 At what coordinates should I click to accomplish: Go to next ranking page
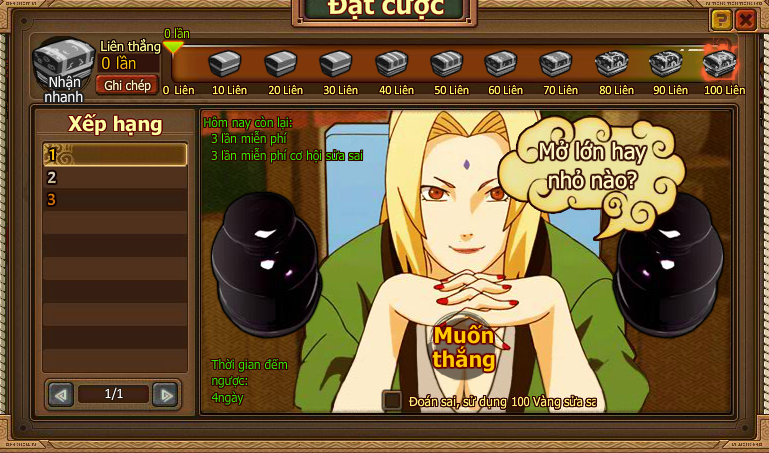click(x=165, y=394)
